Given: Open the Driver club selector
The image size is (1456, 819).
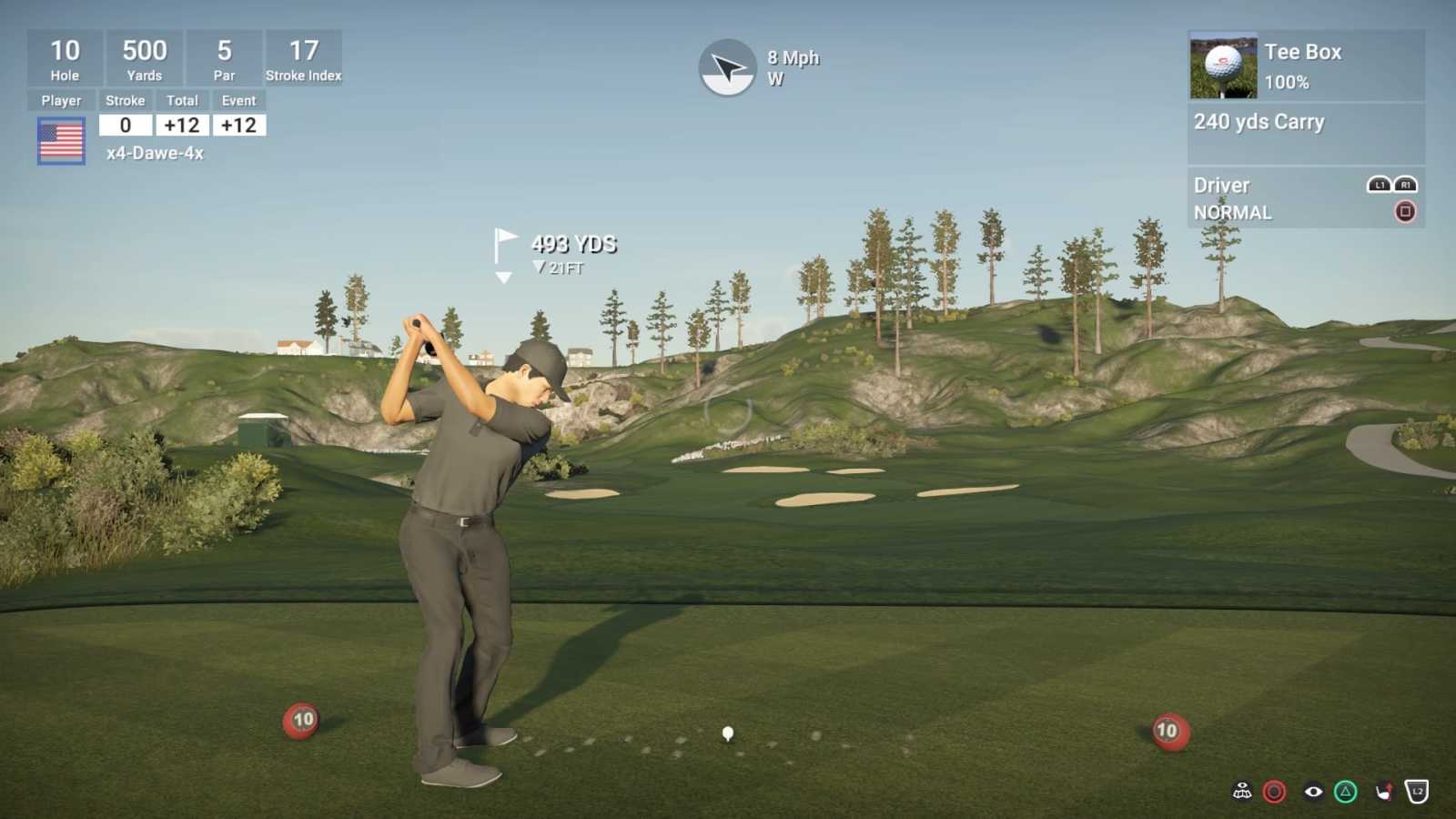Looking at the screenshot, I should click(x=1221, y=185).
